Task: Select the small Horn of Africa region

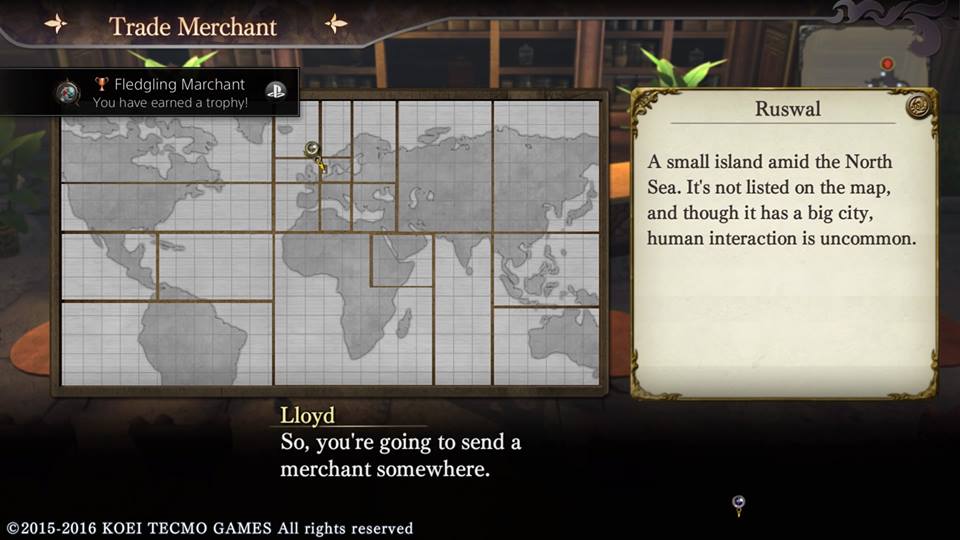Action: pos(401,260)
